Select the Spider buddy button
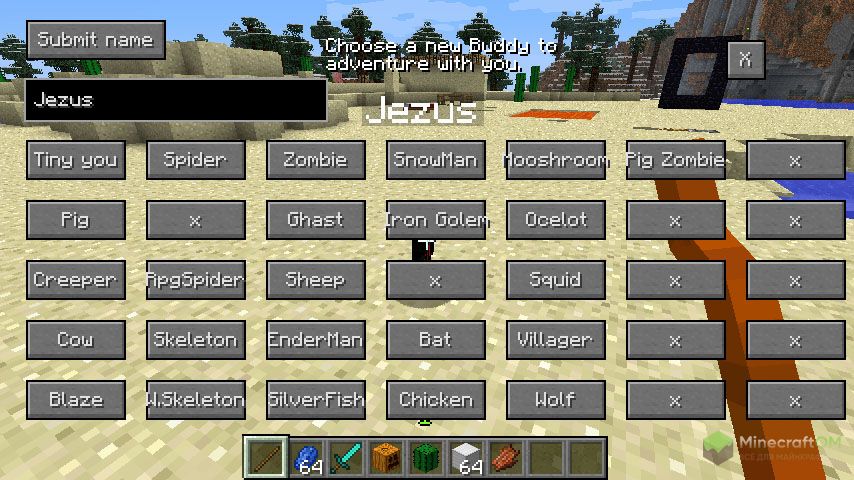Viewport: 854px width, 480px height. tap(196, 160)
